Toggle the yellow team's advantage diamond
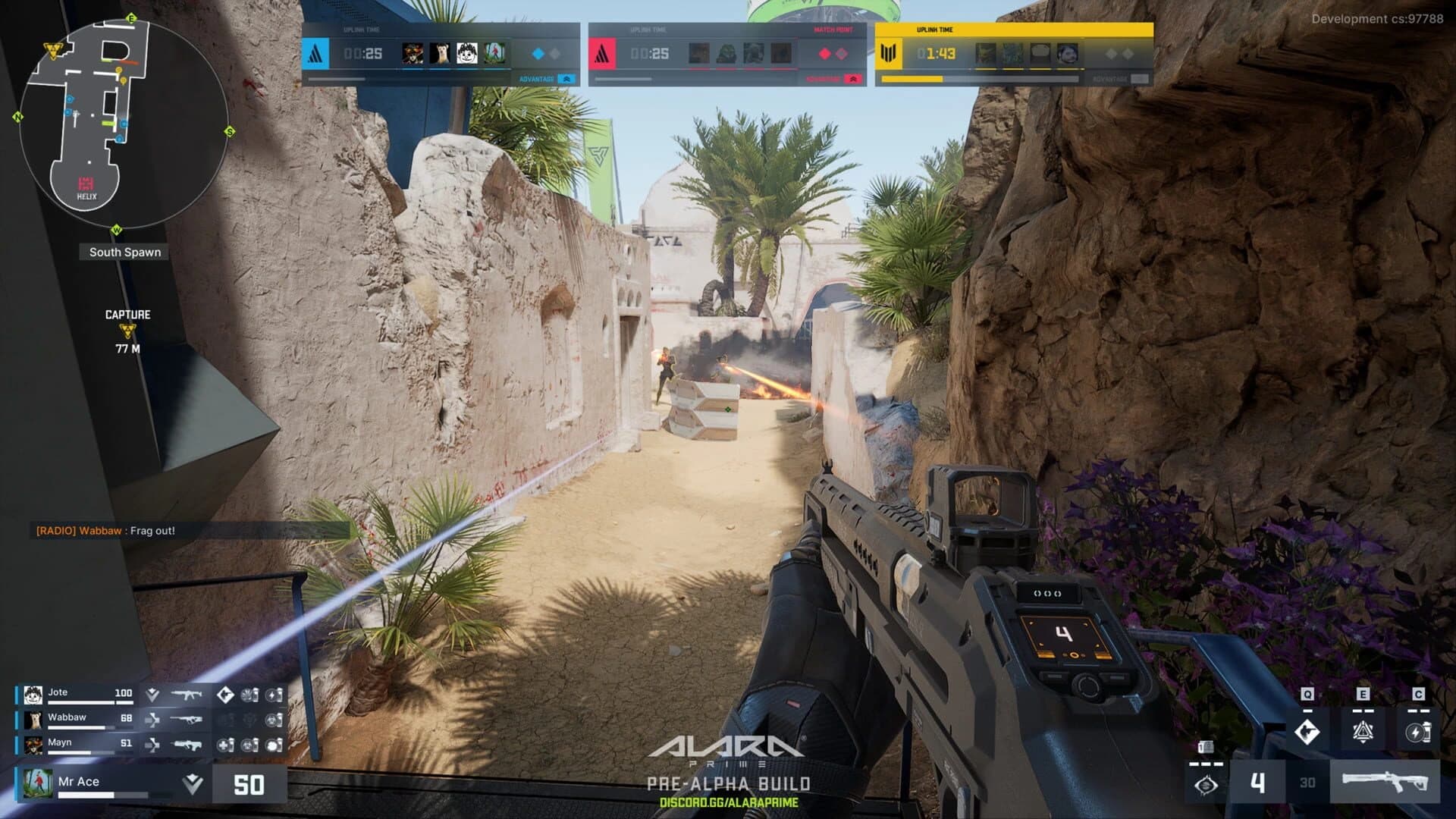Image resolution: width=1456 pixels, height=819 pixels. pos(1112,53)
